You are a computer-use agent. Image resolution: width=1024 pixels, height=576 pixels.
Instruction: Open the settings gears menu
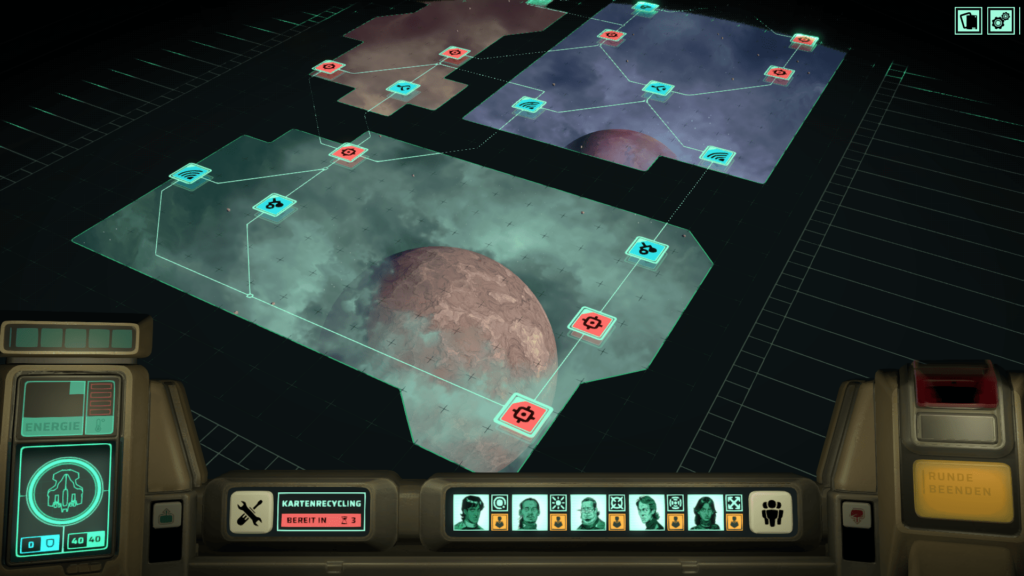(1001, 20)
